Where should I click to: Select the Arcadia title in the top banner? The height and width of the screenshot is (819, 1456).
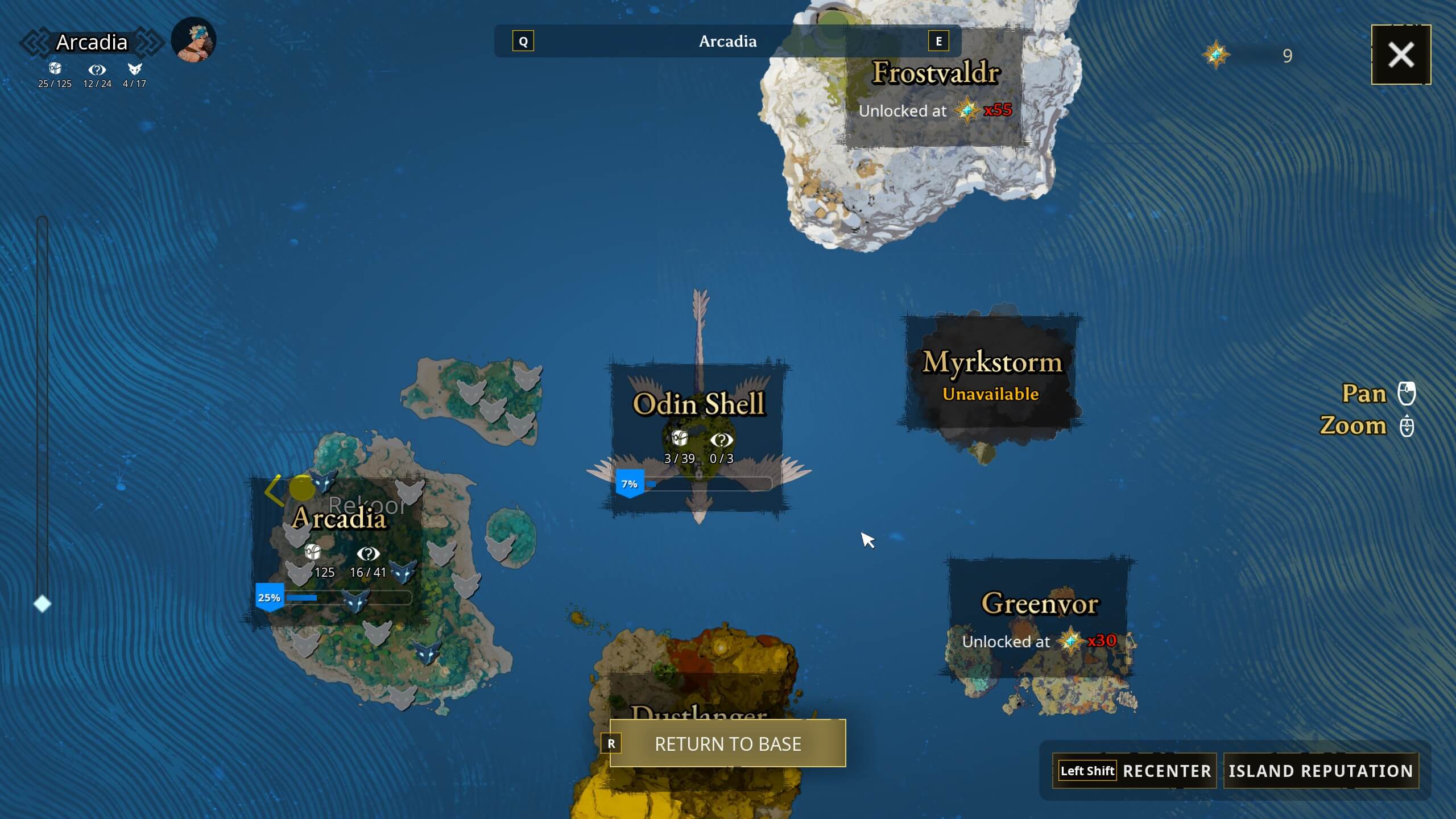pyautogui.click(x=728, y=41)
